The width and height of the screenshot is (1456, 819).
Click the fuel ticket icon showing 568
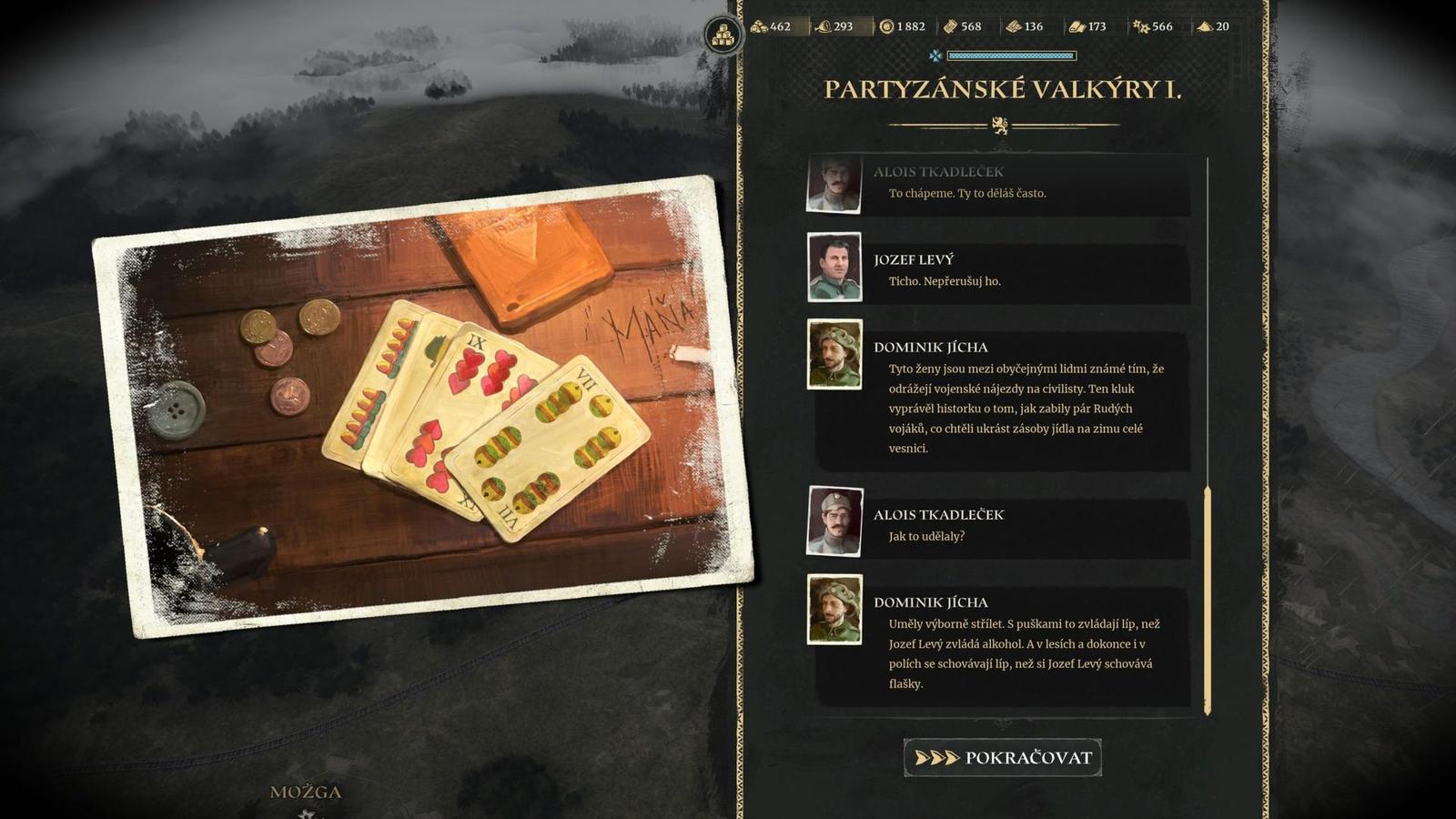point(951,27)
